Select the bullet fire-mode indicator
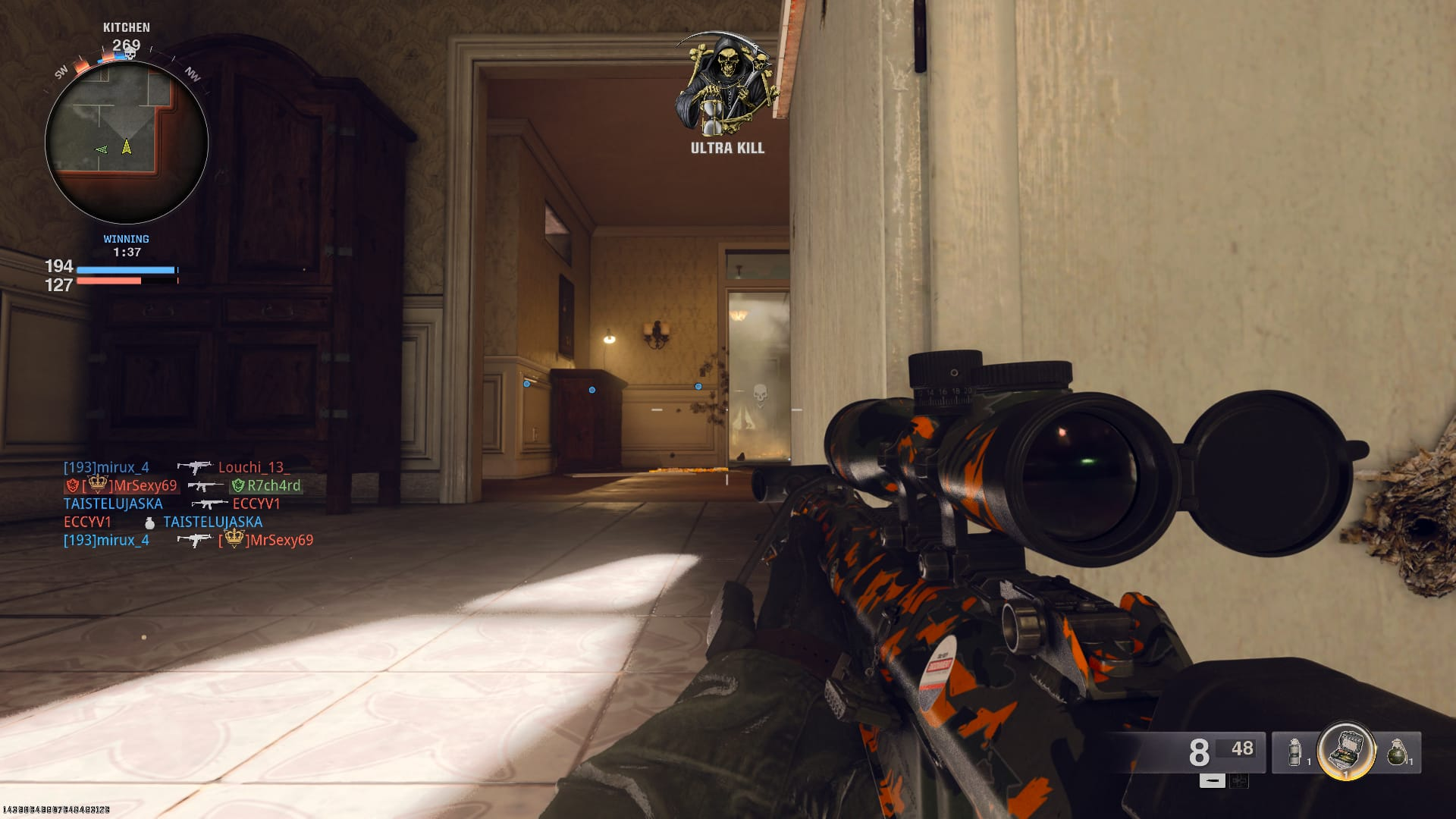The image size is (1456, 819). point(1212,780)
